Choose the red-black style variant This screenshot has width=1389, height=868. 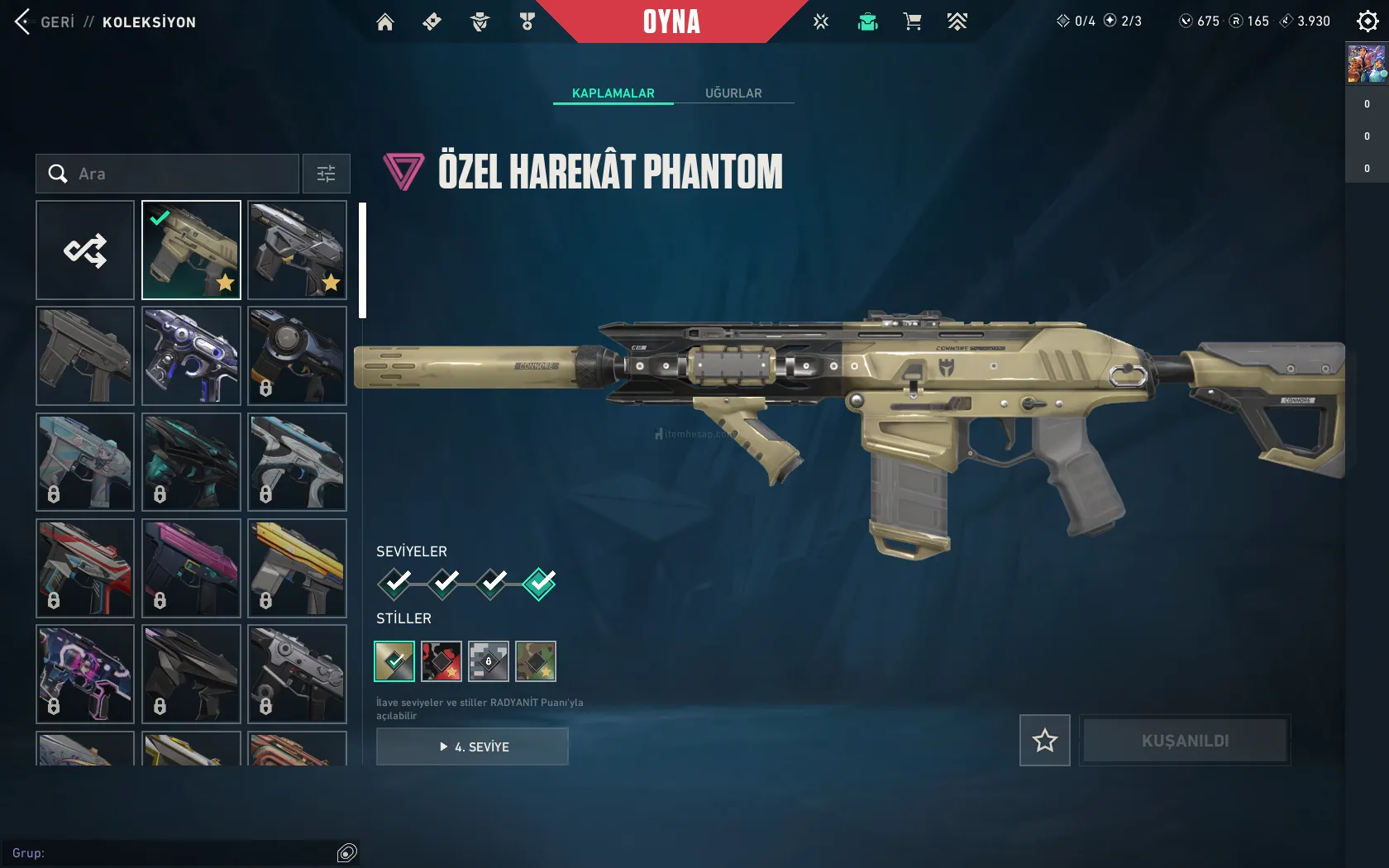442,661
